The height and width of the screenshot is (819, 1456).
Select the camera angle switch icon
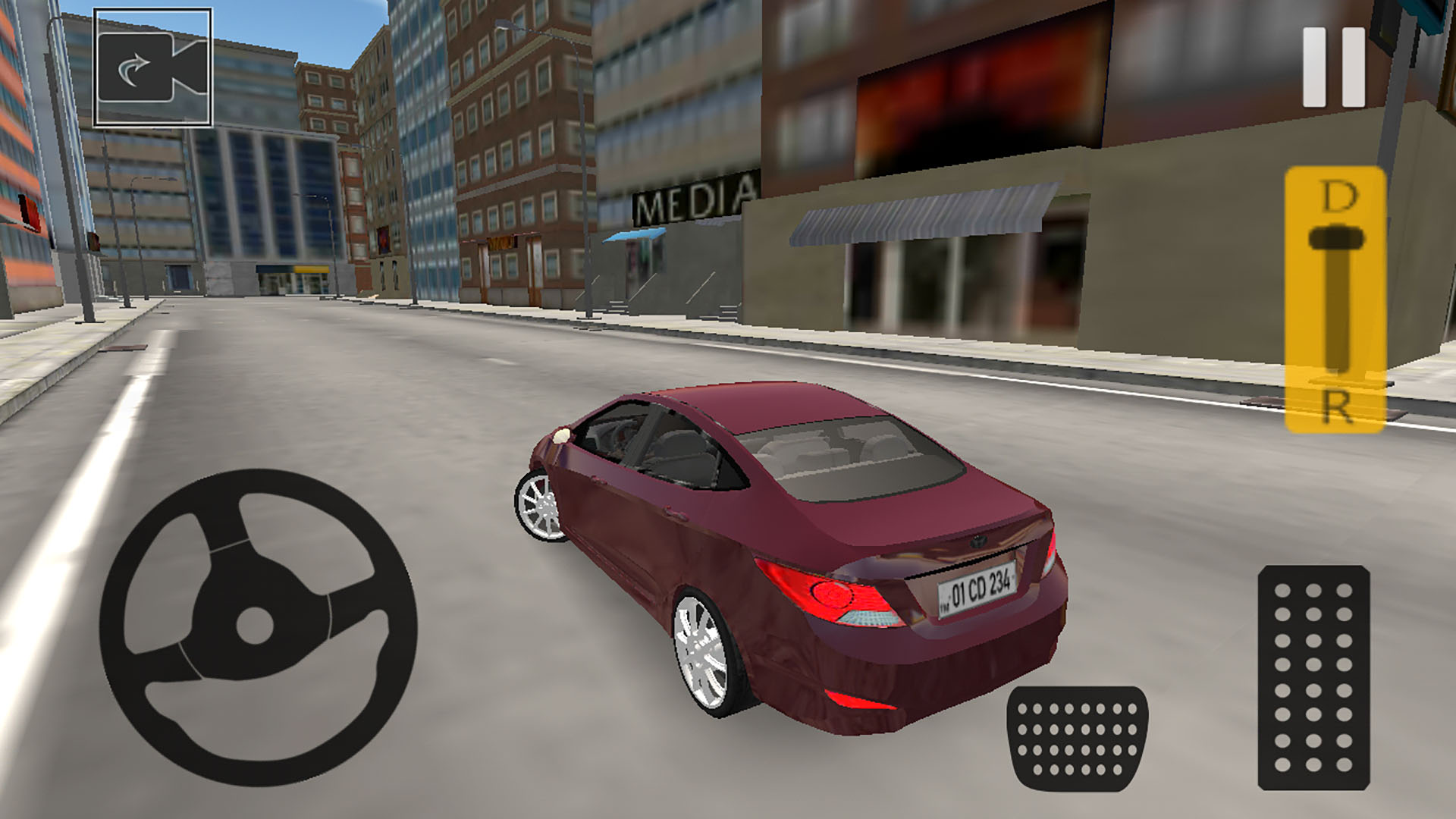click(x=152, y=68)
